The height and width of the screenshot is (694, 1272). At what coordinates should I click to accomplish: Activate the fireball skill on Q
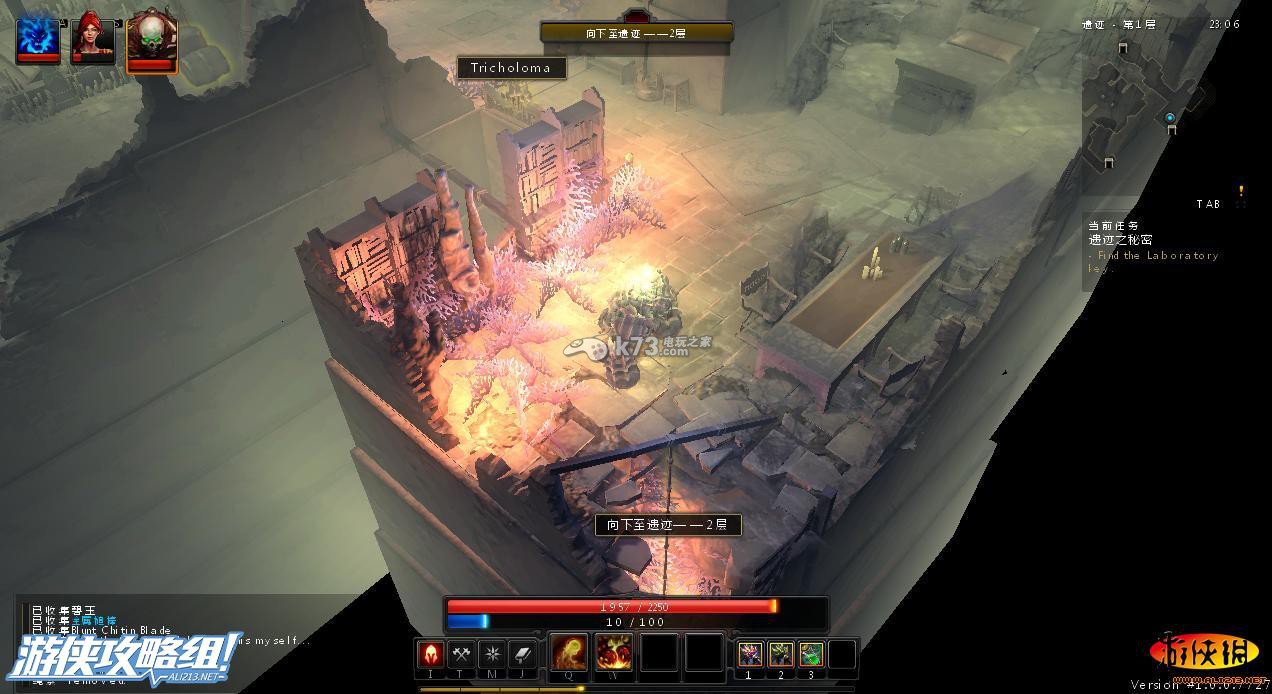coord(569,652)
